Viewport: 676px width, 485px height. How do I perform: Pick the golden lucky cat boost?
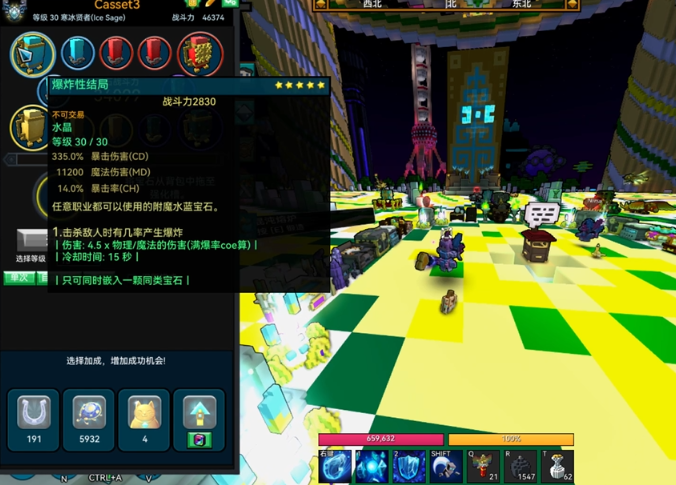pyautogui.click(x=145, y=414)
